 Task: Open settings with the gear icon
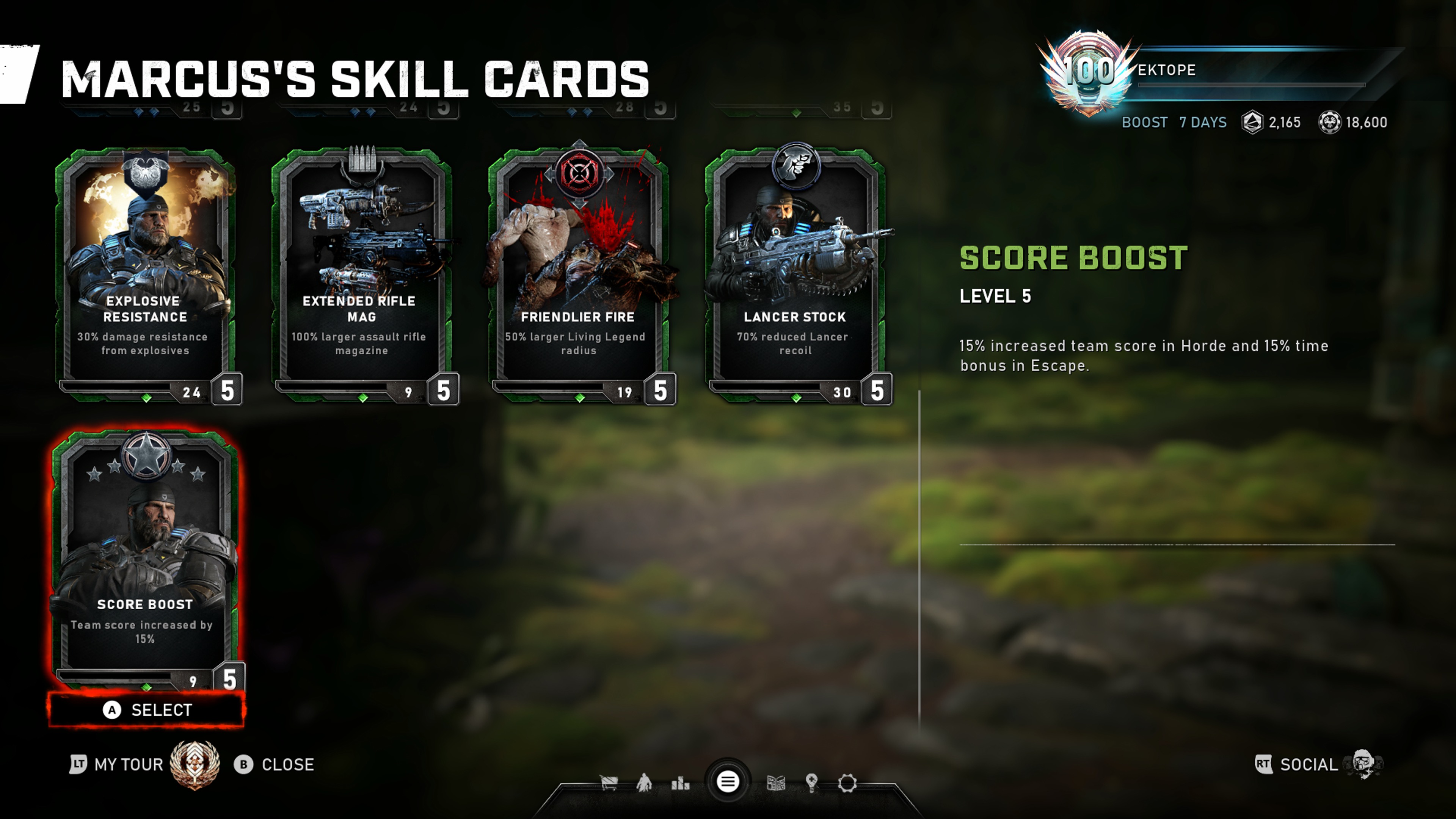pyautogui.click(x=847, y=783)
